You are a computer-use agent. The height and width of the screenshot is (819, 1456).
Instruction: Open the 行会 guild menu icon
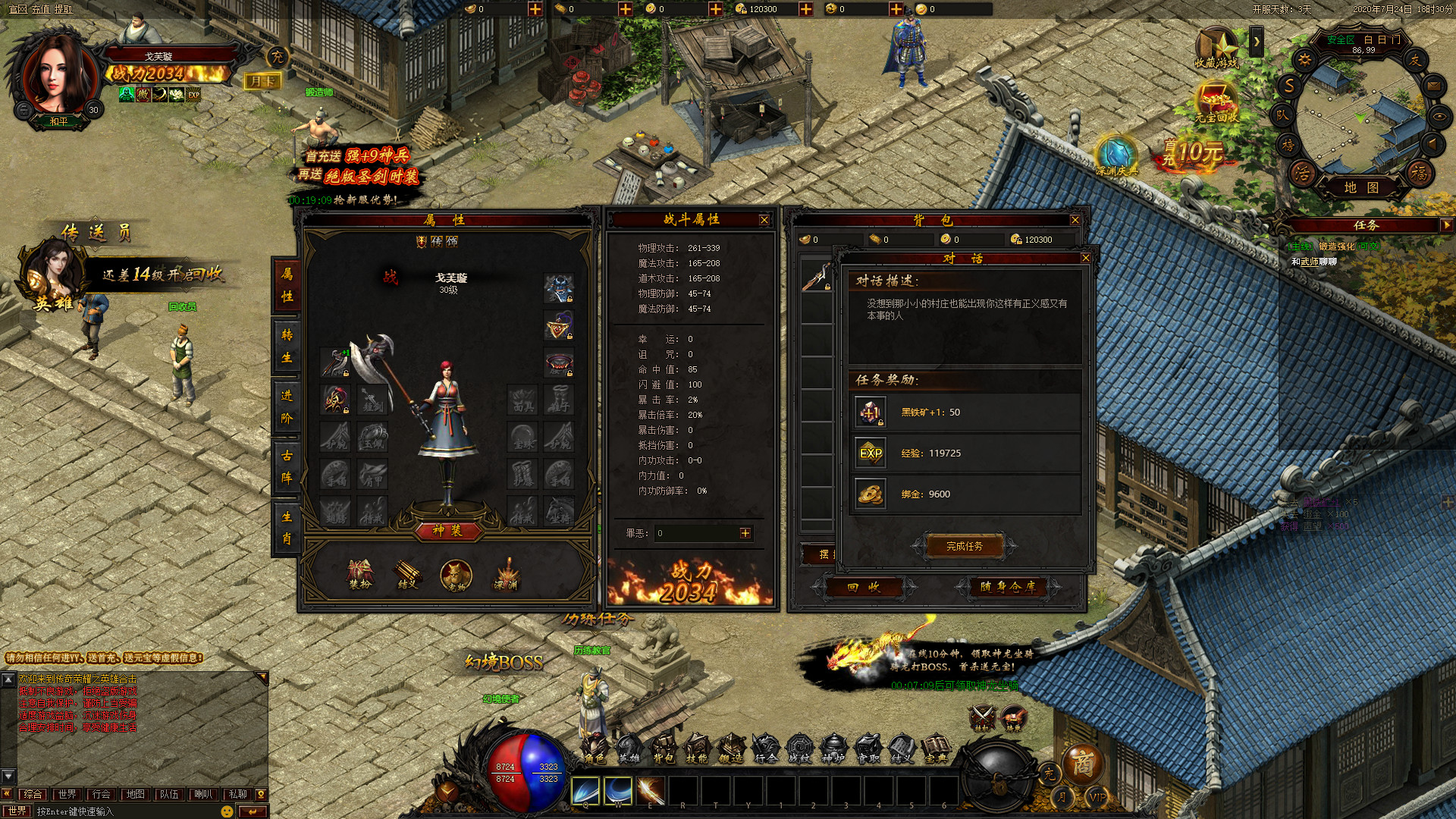765,748
